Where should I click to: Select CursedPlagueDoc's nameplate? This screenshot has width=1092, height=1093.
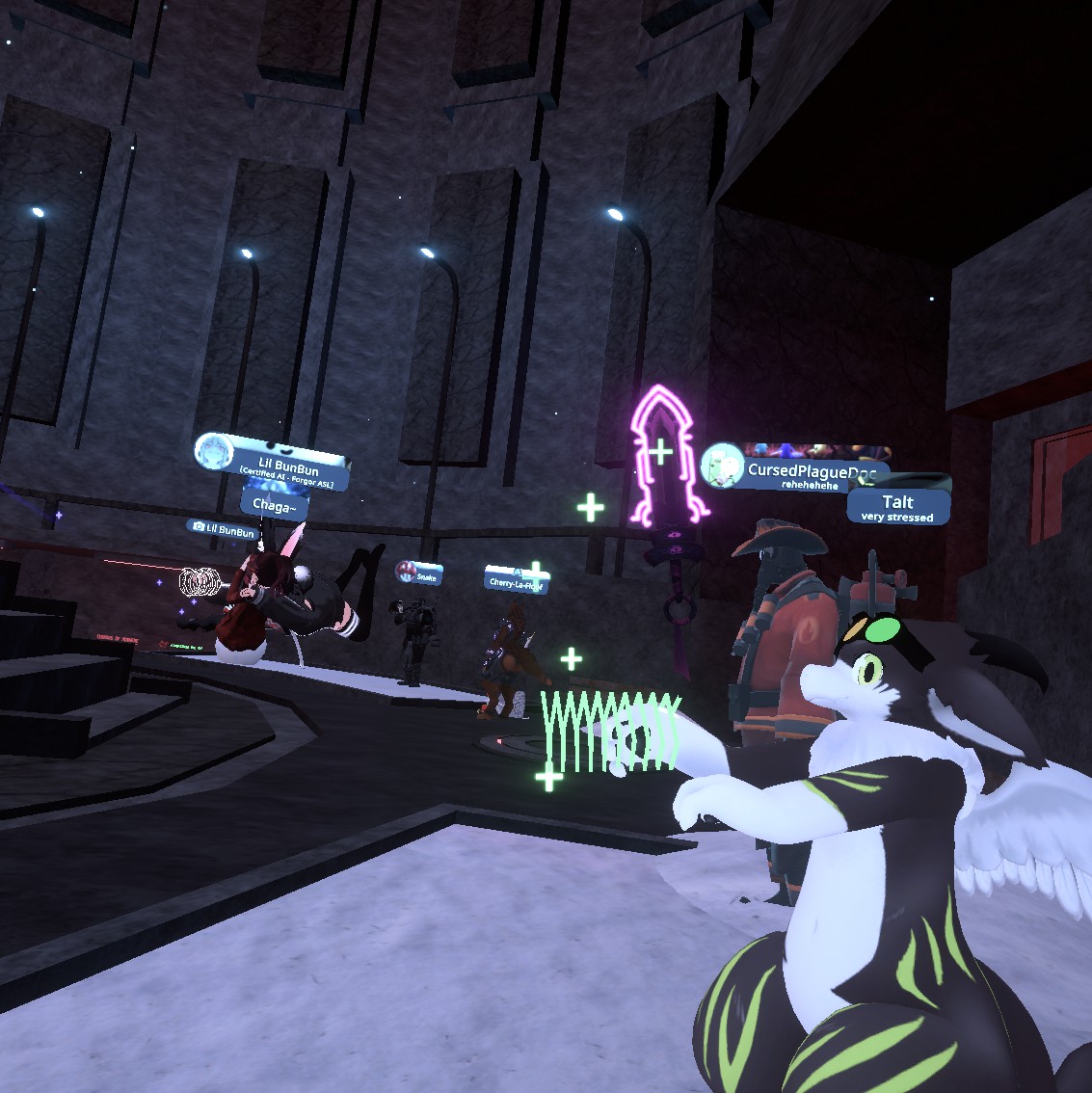pyautogui.click(x=810, y=470)
